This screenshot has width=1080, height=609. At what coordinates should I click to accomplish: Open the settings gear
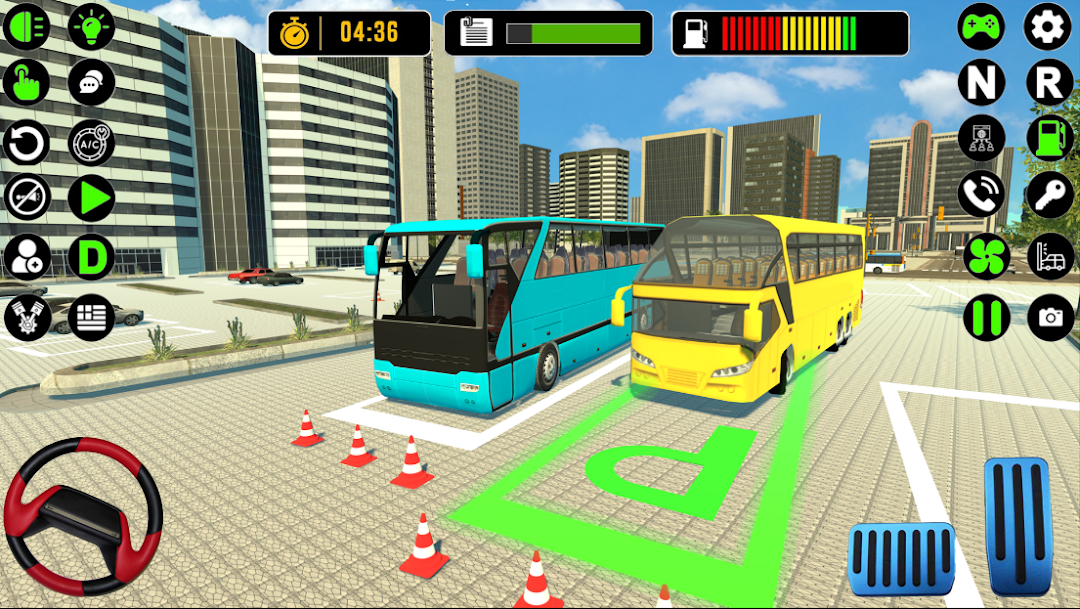point(1049,27)
